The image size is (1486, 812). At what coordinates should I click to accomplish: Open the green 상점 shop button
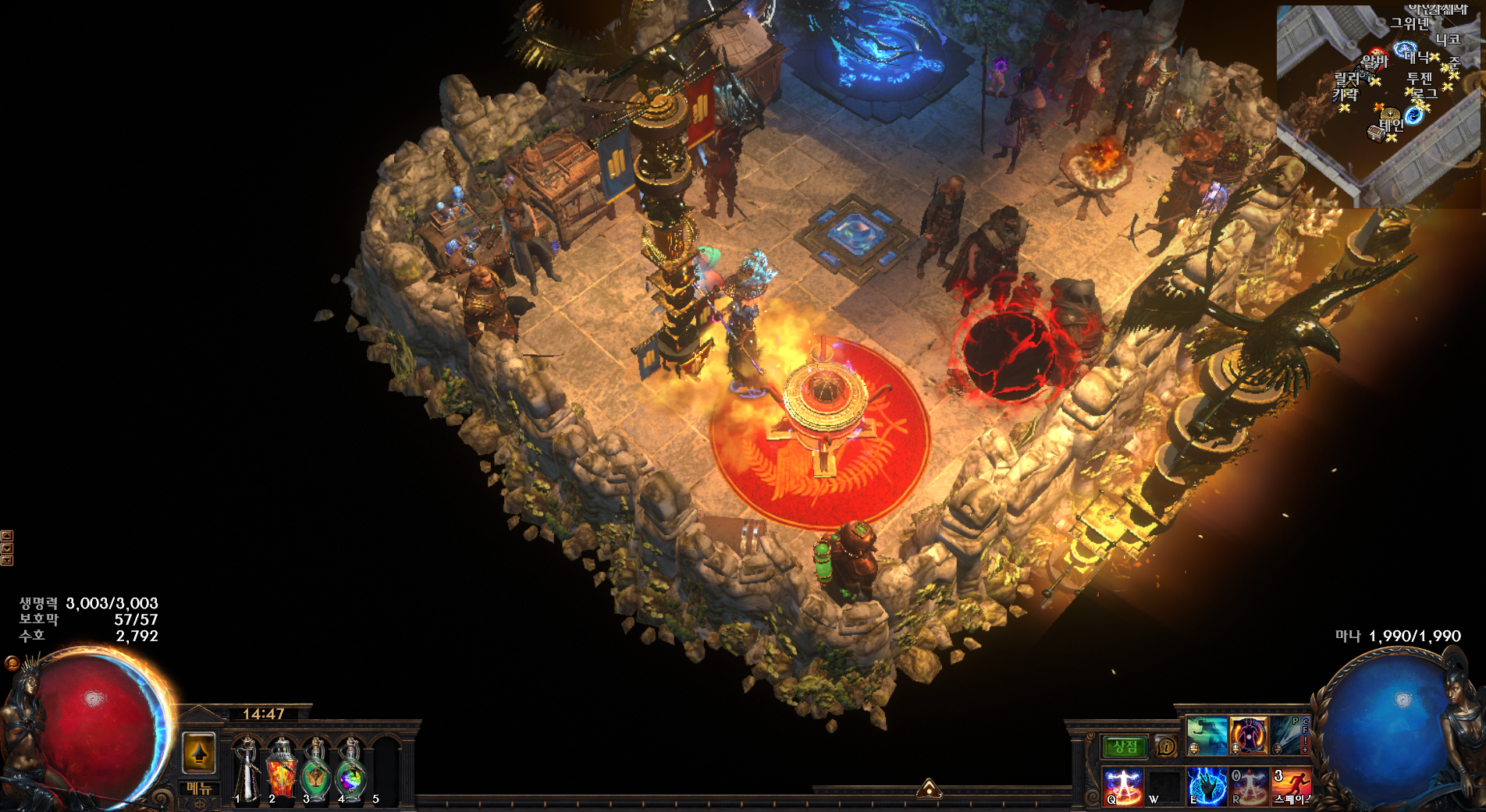coord(1125,746)
